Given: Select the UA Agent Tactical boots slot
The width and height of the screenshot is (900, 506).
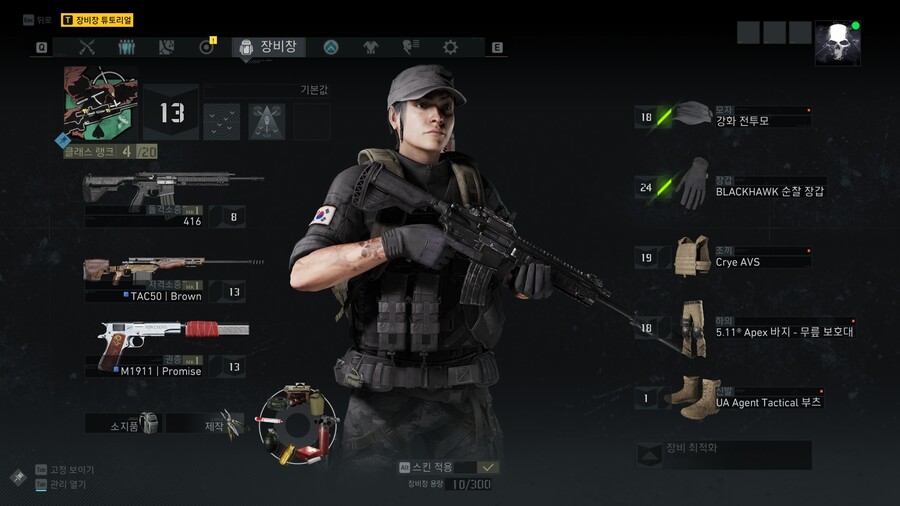Looking at the screenshot, I should (730, 397).
